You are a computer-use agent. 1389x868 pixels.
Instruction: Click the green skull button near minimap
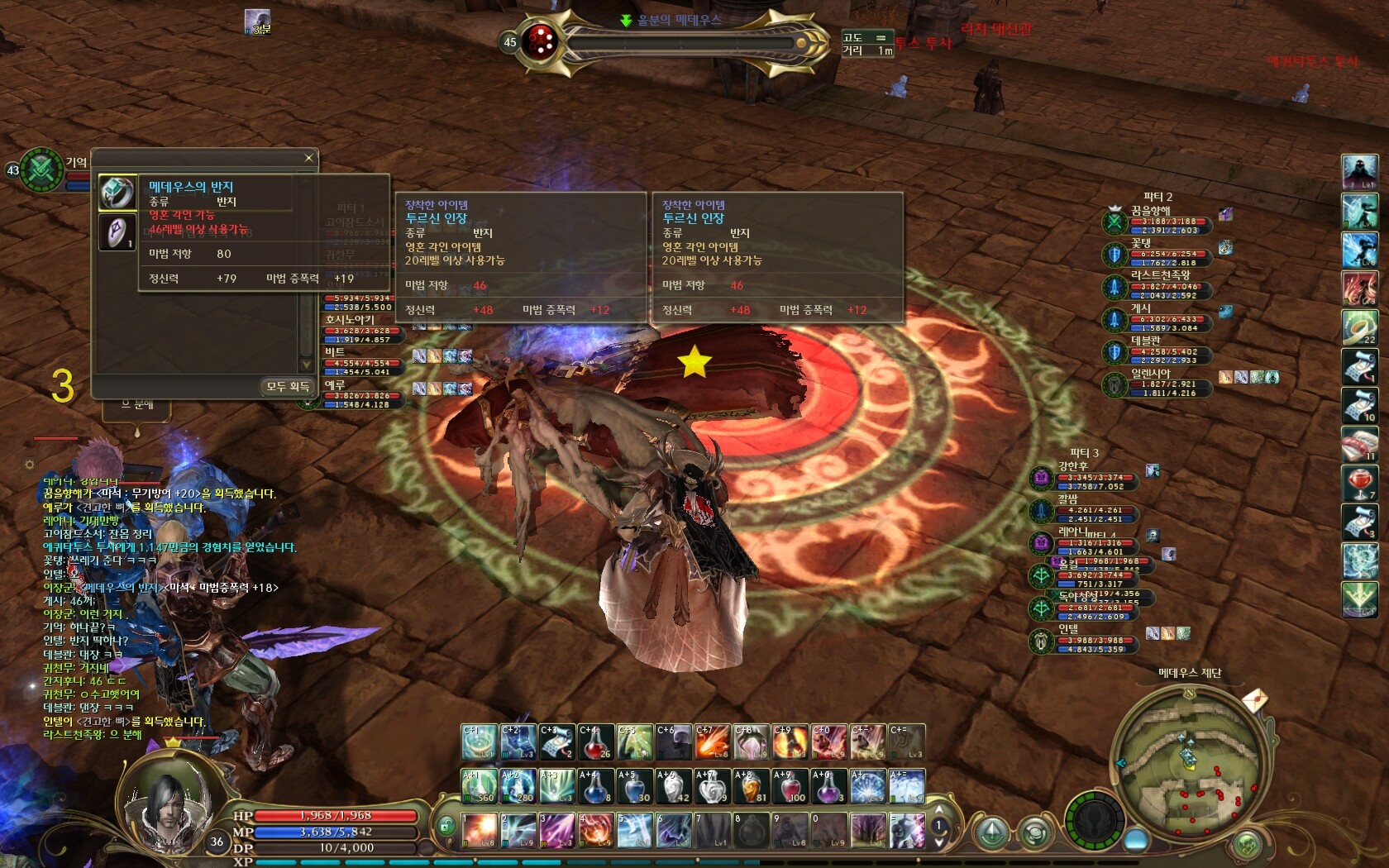(1246, 845)
